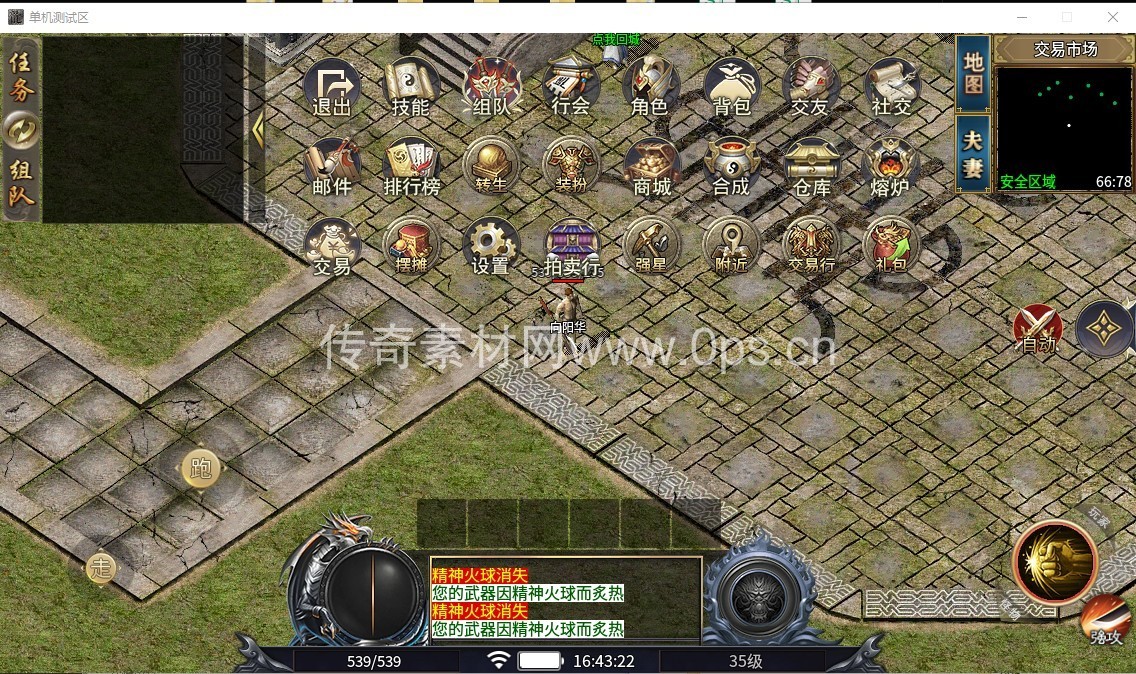Claim the 礼包 gift pack icon
The width and height of the screenshot is (1136, 674).
[890, 247]
